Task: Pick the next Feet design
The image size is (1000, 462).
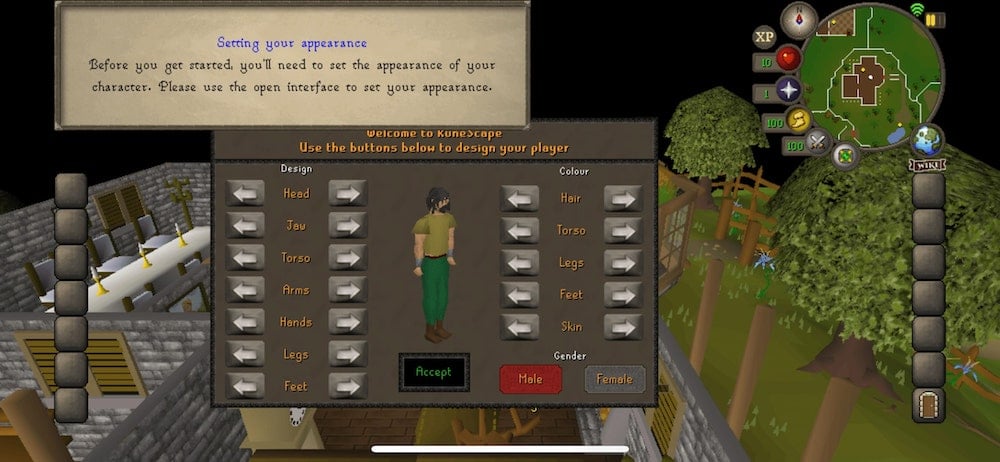Action: click(x=348, y=385)
